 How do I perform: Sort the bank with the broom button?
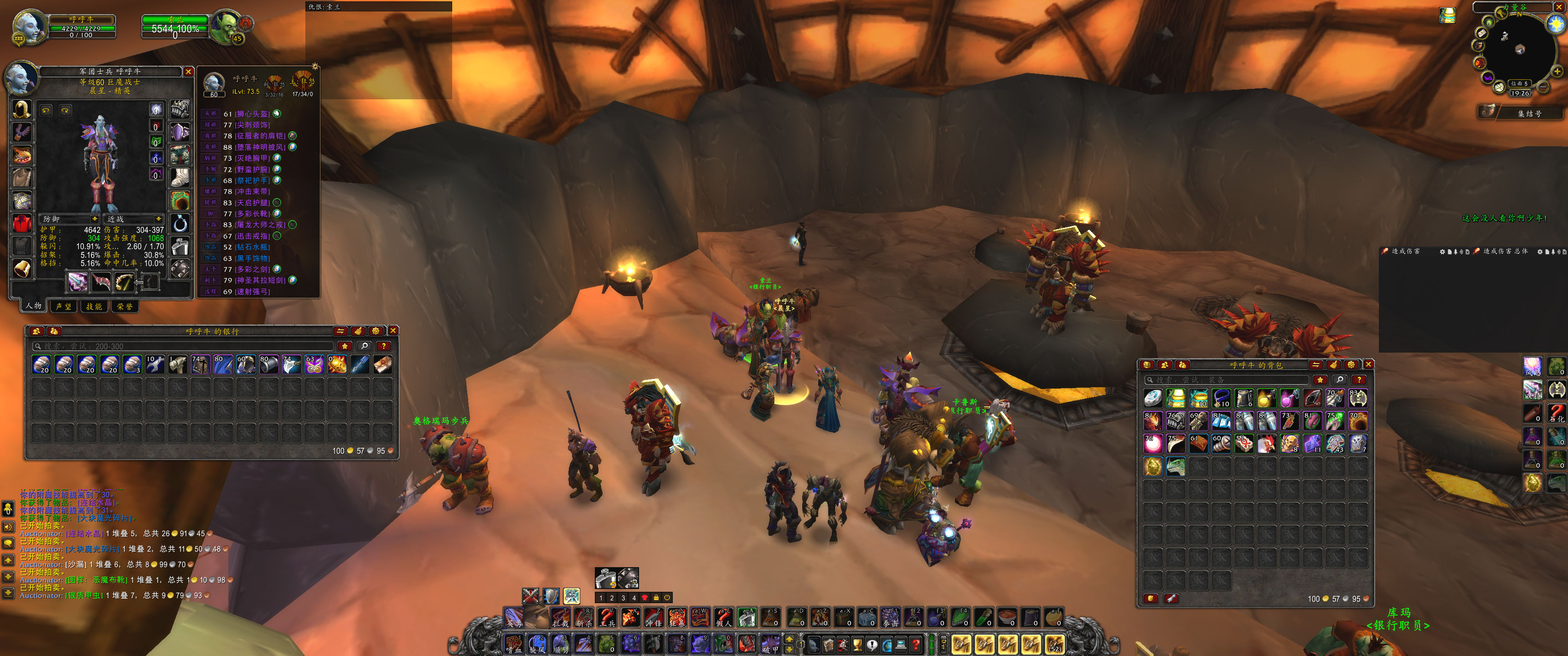click(x=358, y=330)
